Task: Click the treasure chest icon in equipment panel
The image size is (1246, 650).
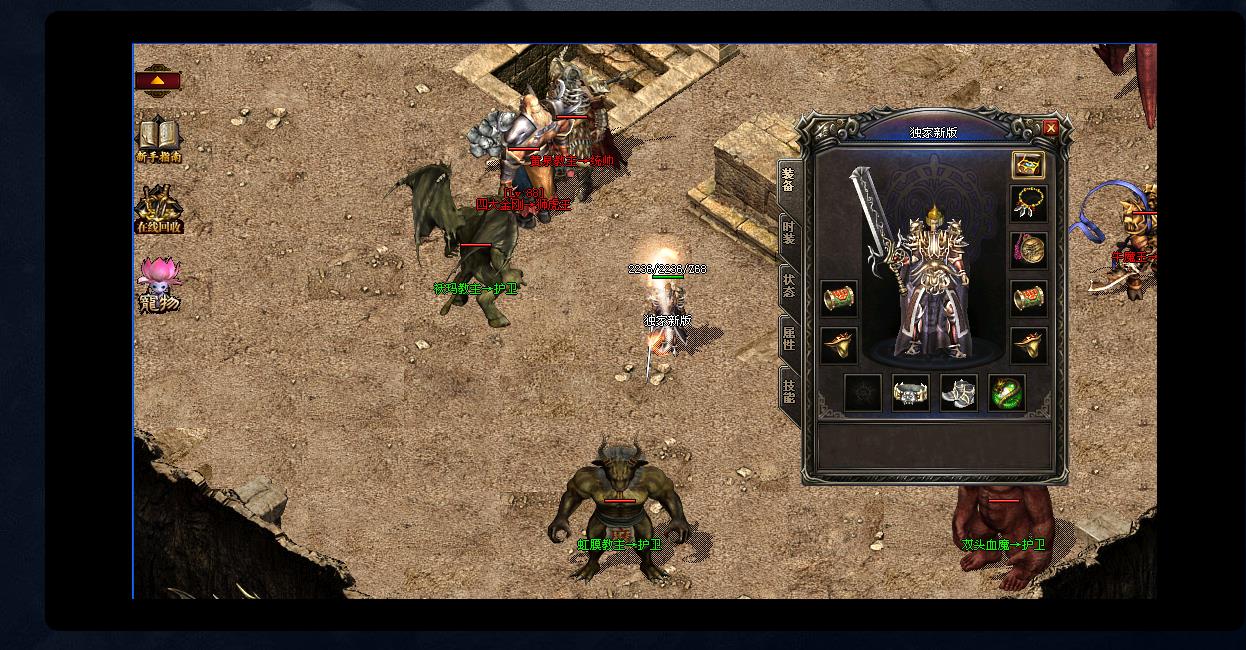Action: 1028,165
